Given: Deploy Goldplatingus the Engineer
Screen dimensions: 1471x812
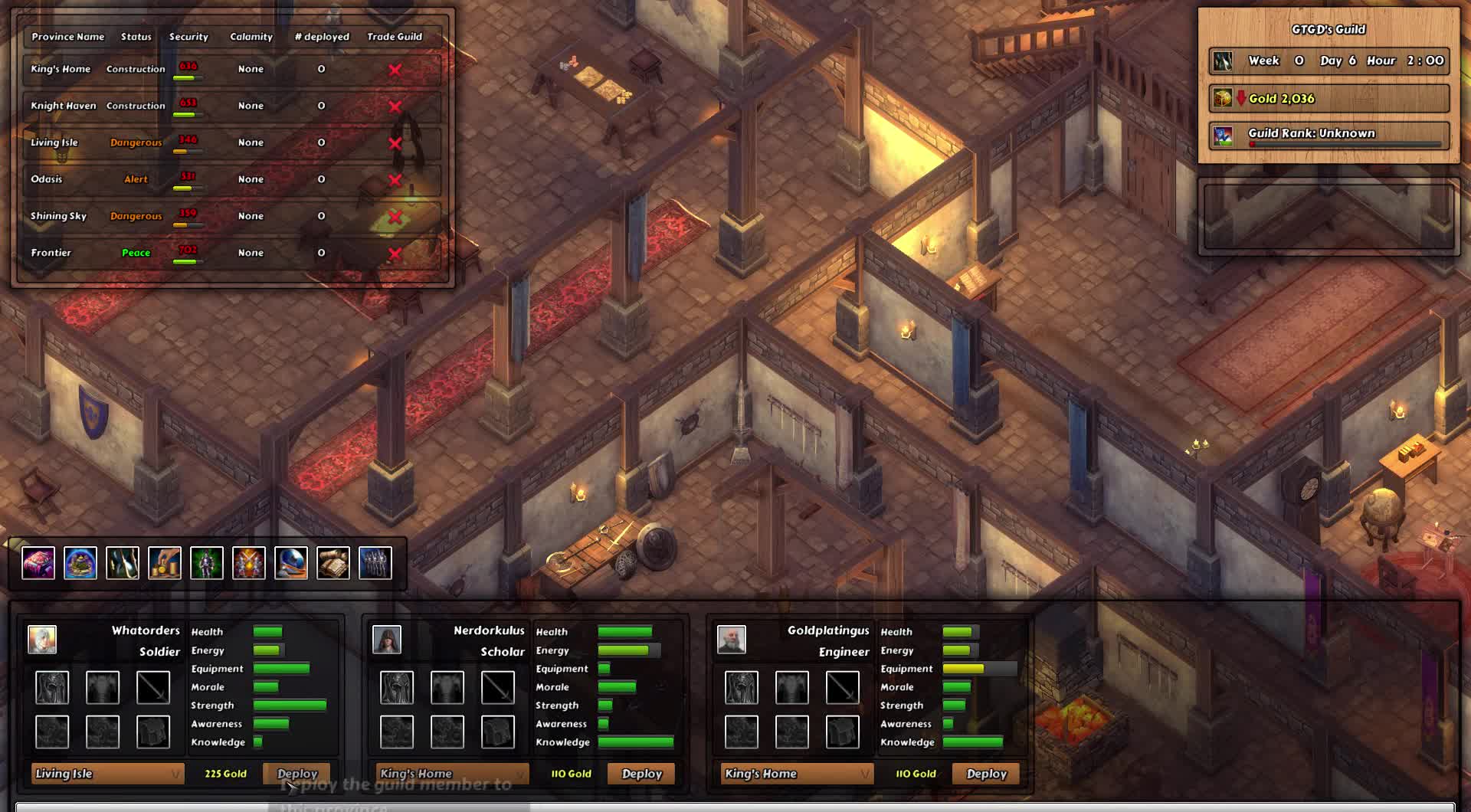Looking at the screenshot, I should tap(986, 774).
